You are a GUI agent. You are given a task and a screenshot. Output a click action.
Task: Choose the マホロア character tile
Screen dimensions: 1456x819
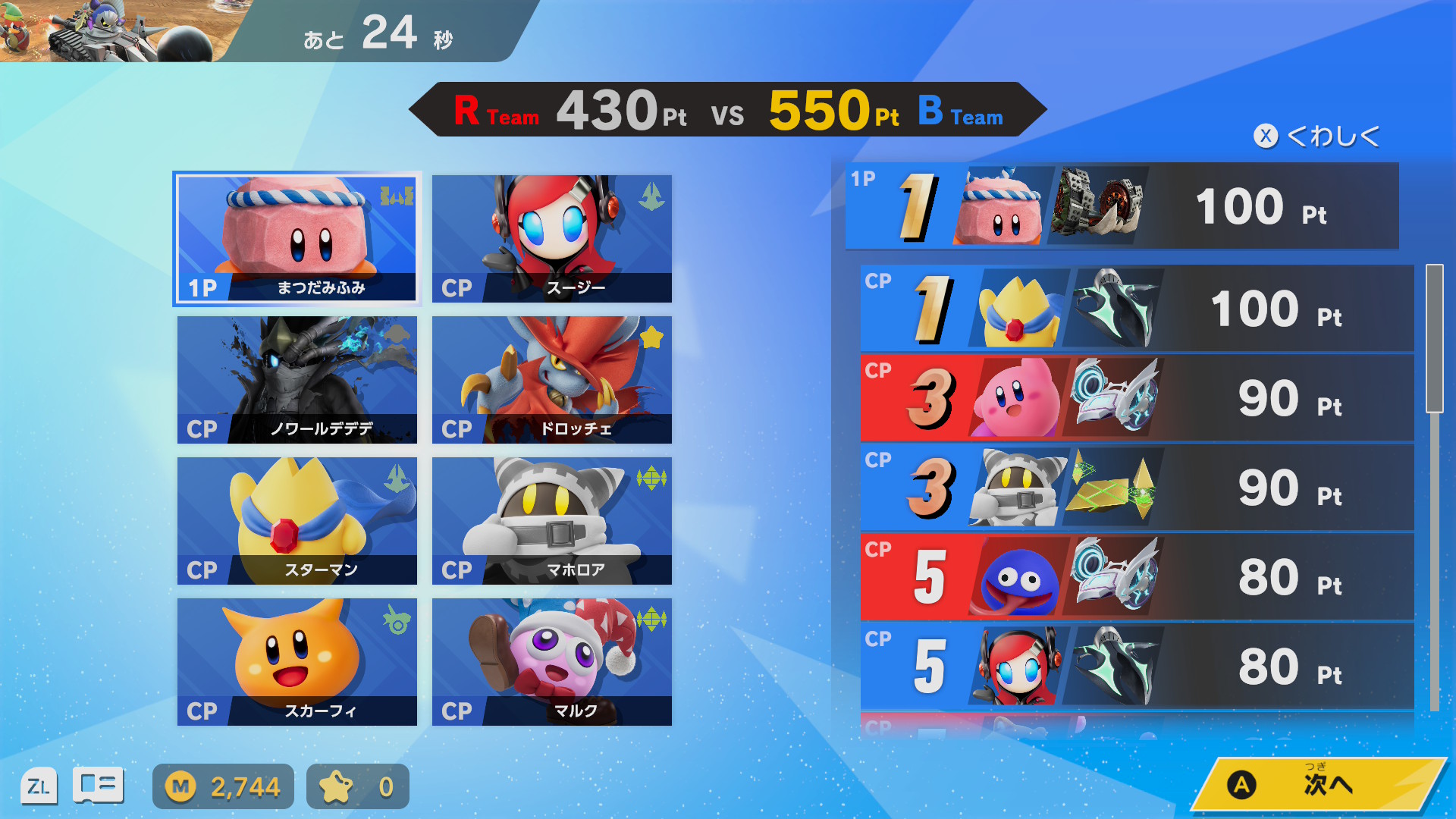pyautogui.click(x=551, y=521)
